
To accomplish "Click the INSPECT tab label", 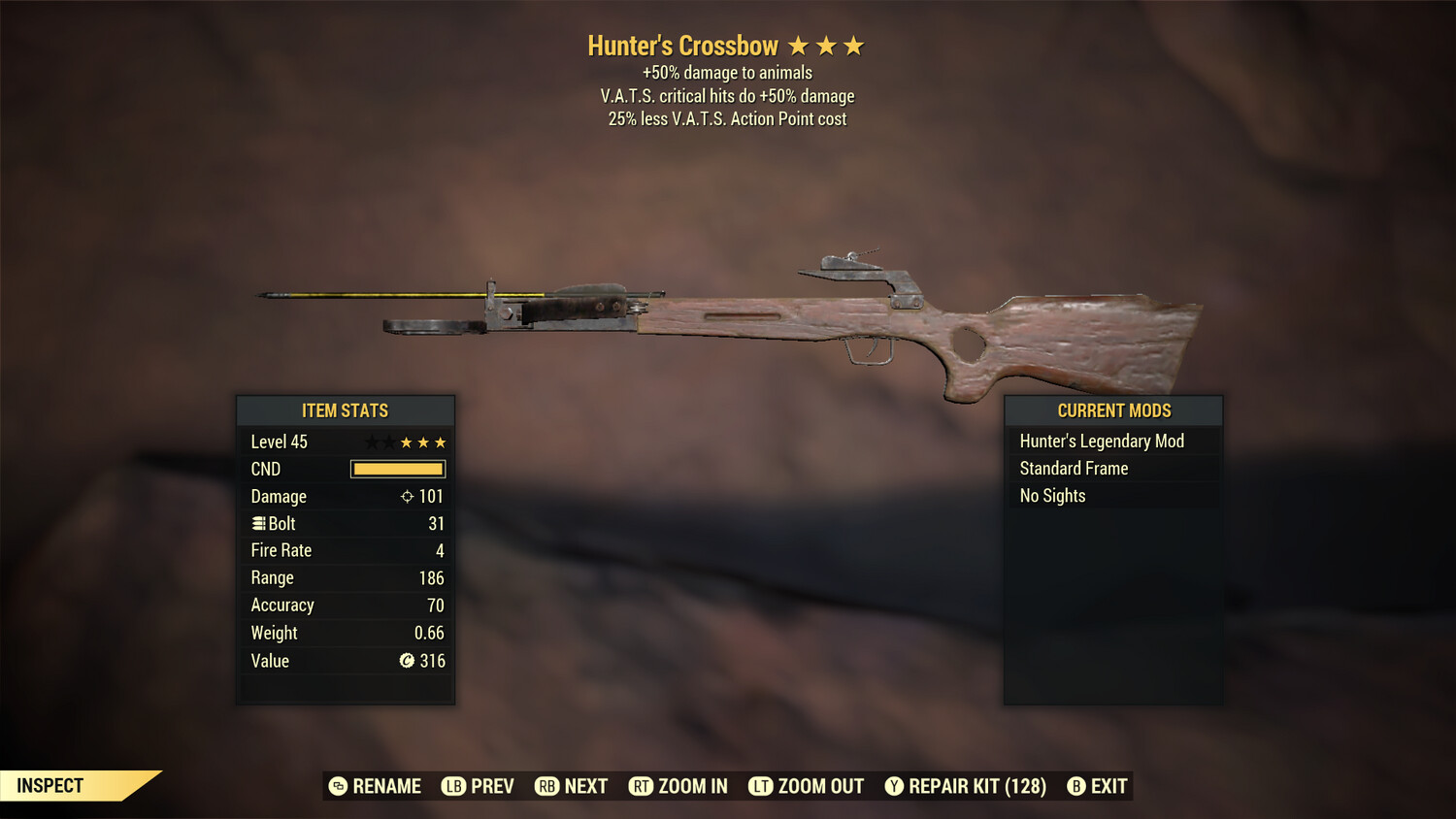I will (49, 785).
